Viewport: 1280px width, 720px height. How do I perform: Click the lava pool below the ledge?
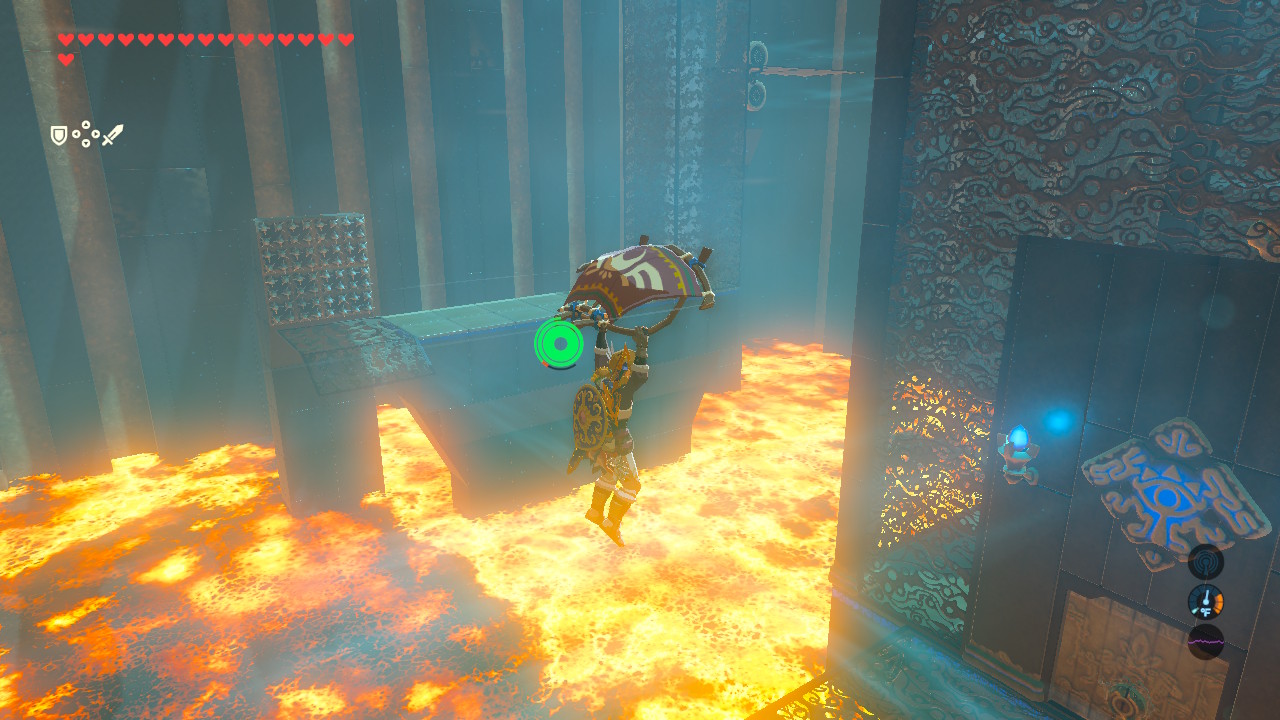point(300,600)
